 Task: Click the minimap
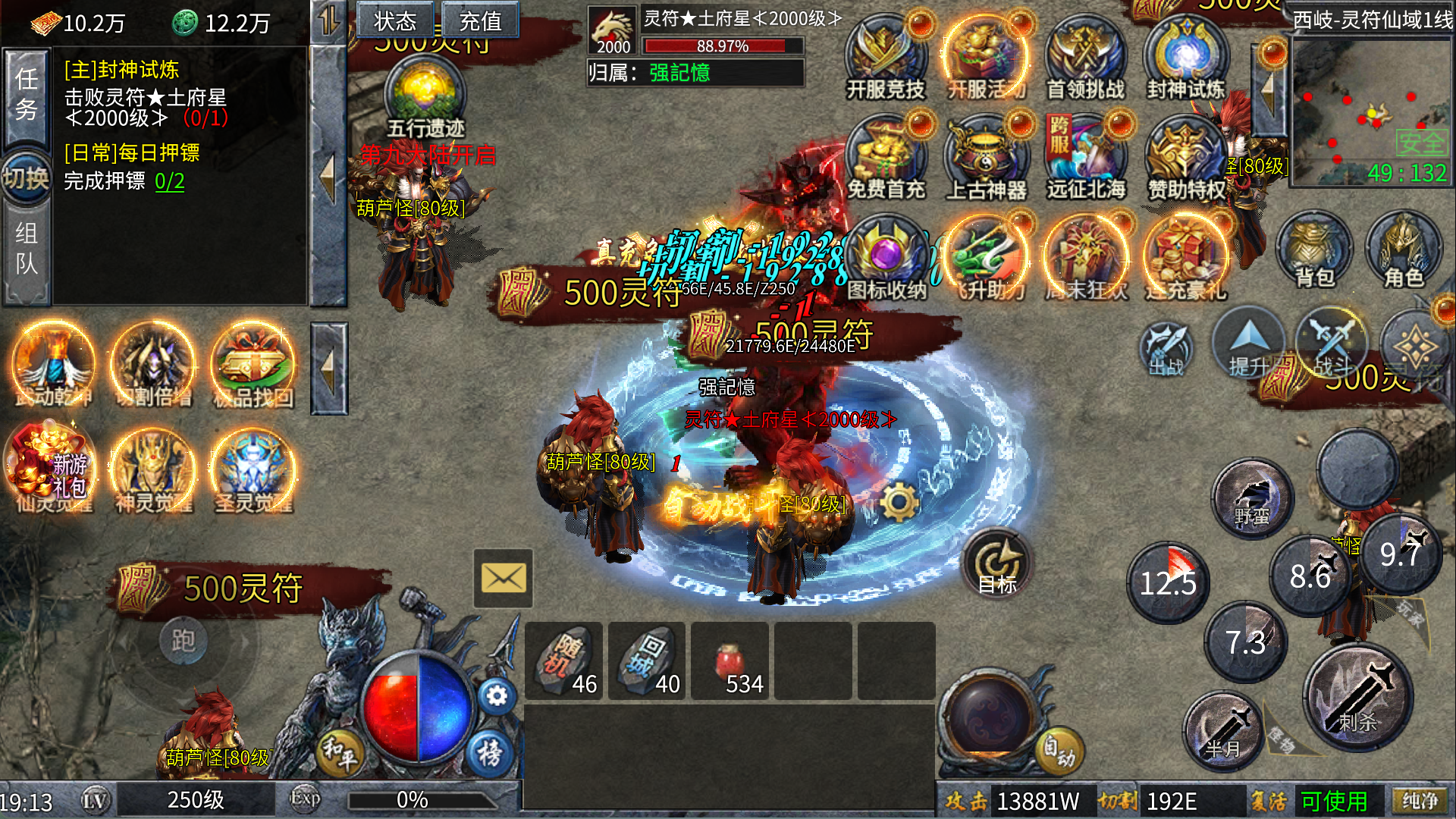pyautogui.click(x=1371, y=114)
